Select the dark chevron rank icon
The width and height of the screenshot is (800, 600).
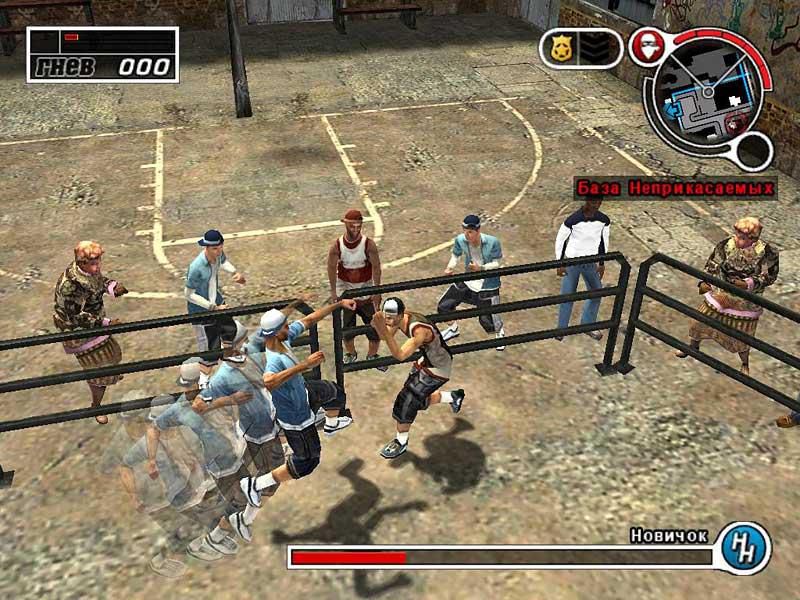[x=593, y=48]
